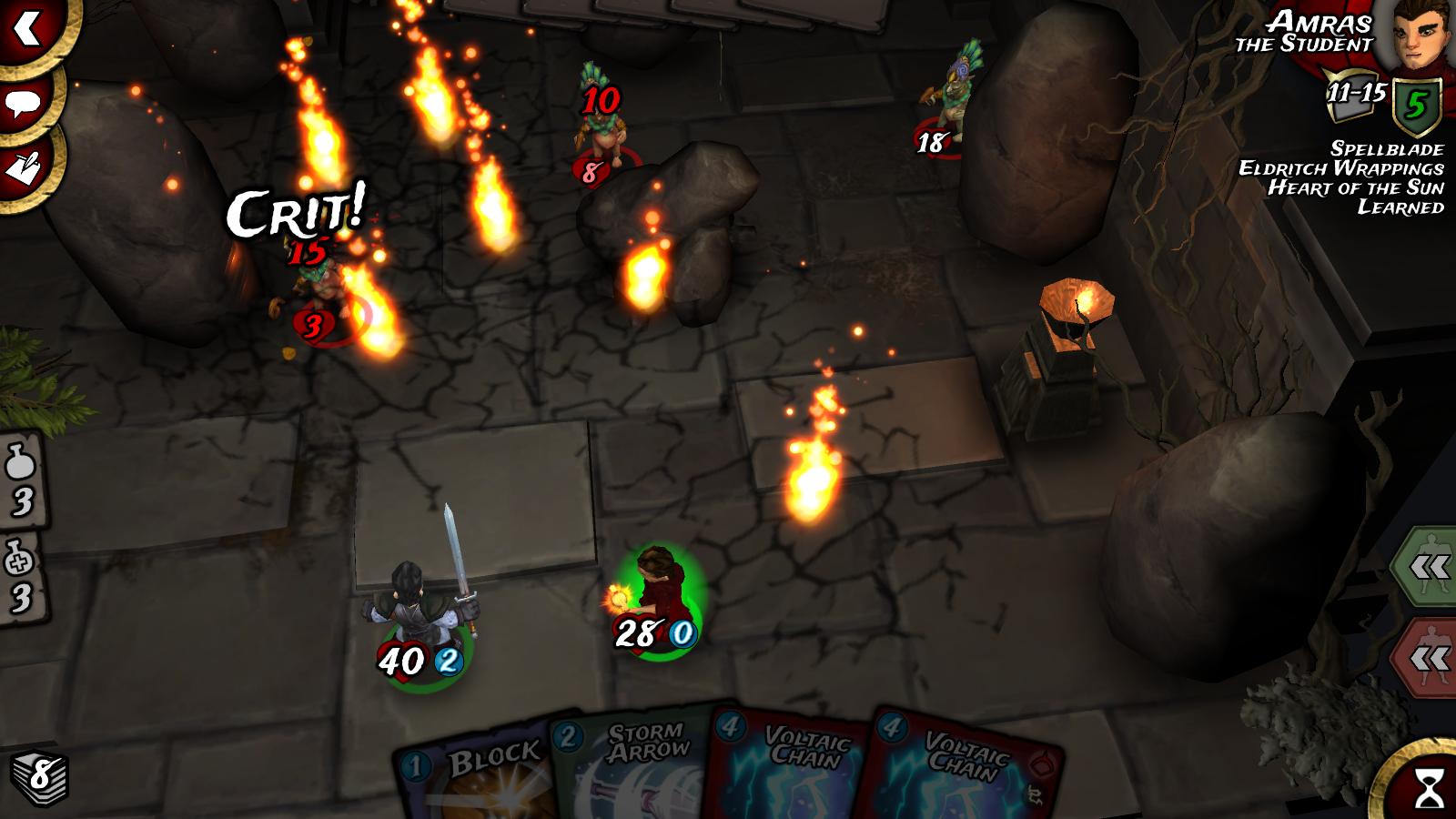Open the journal book icon
Viewport: 1456px width, 819px height.
pos(25,167)
